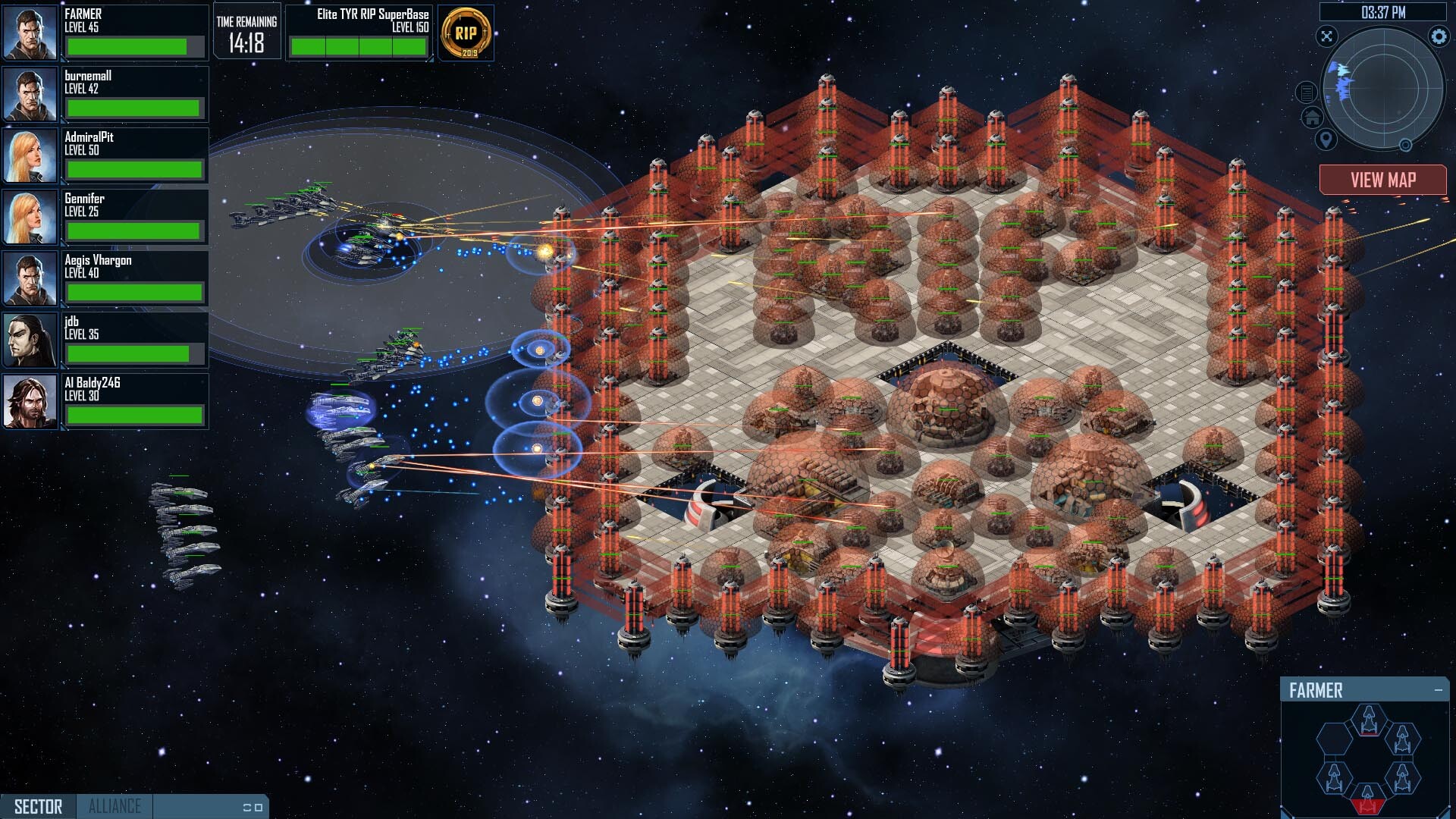
Task: Click the TIME REMAINING 14:18 display
Action: 246,30
